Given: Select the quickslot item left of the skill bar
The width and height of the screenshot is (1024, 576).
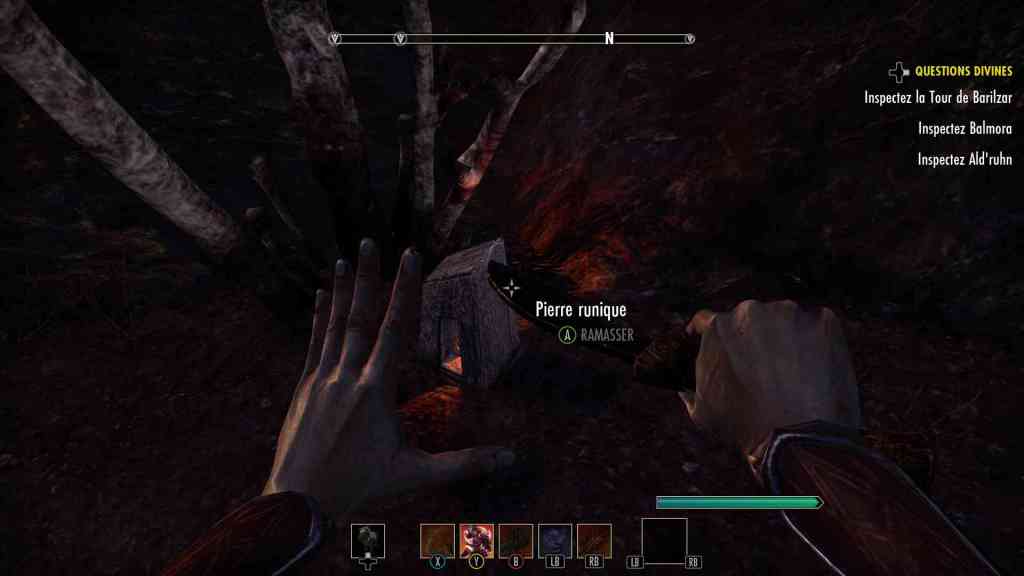Looking at the screenshot, I should point(368,540).
